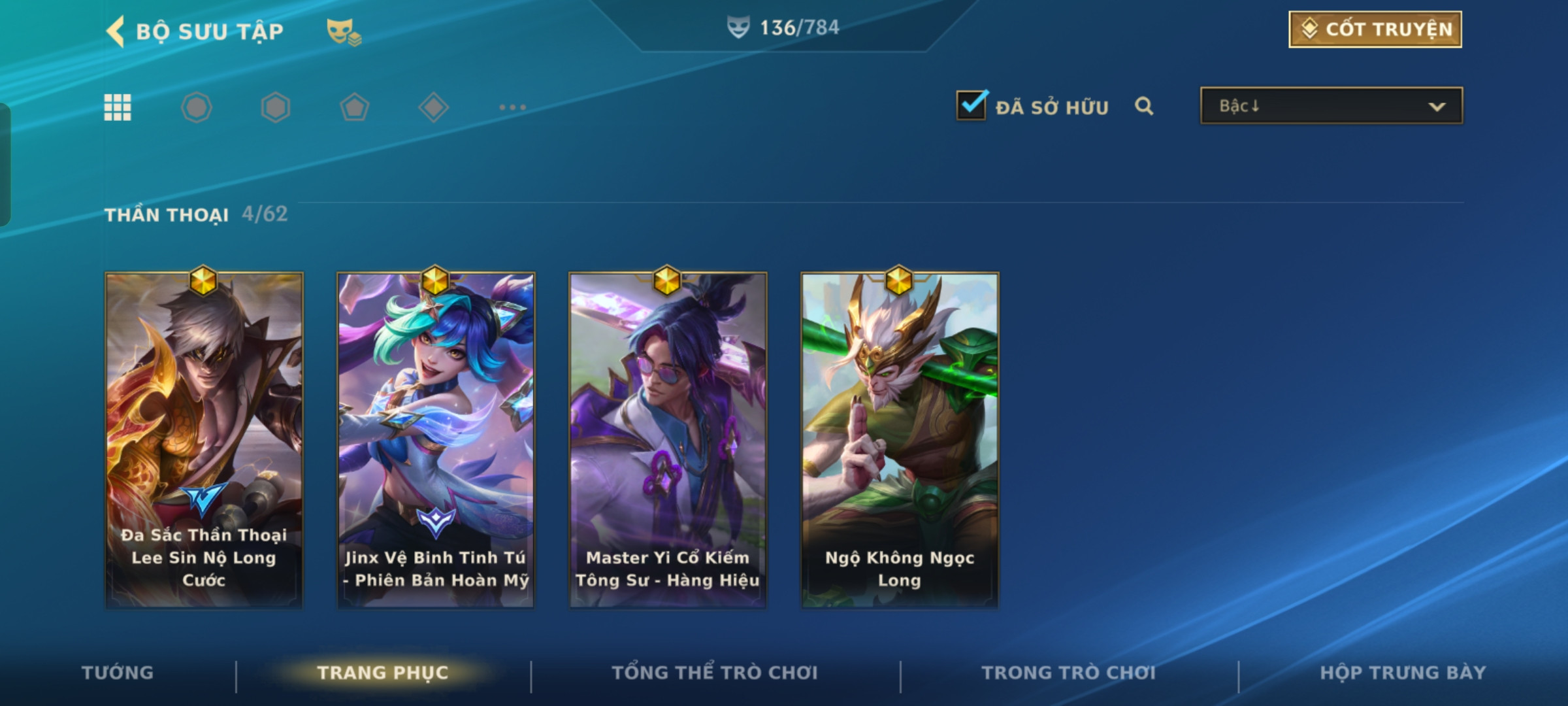View the Ngộ Không Ngọc Long skin
Viewport: 1568px width, 706px height.
[x=900, y=439]
